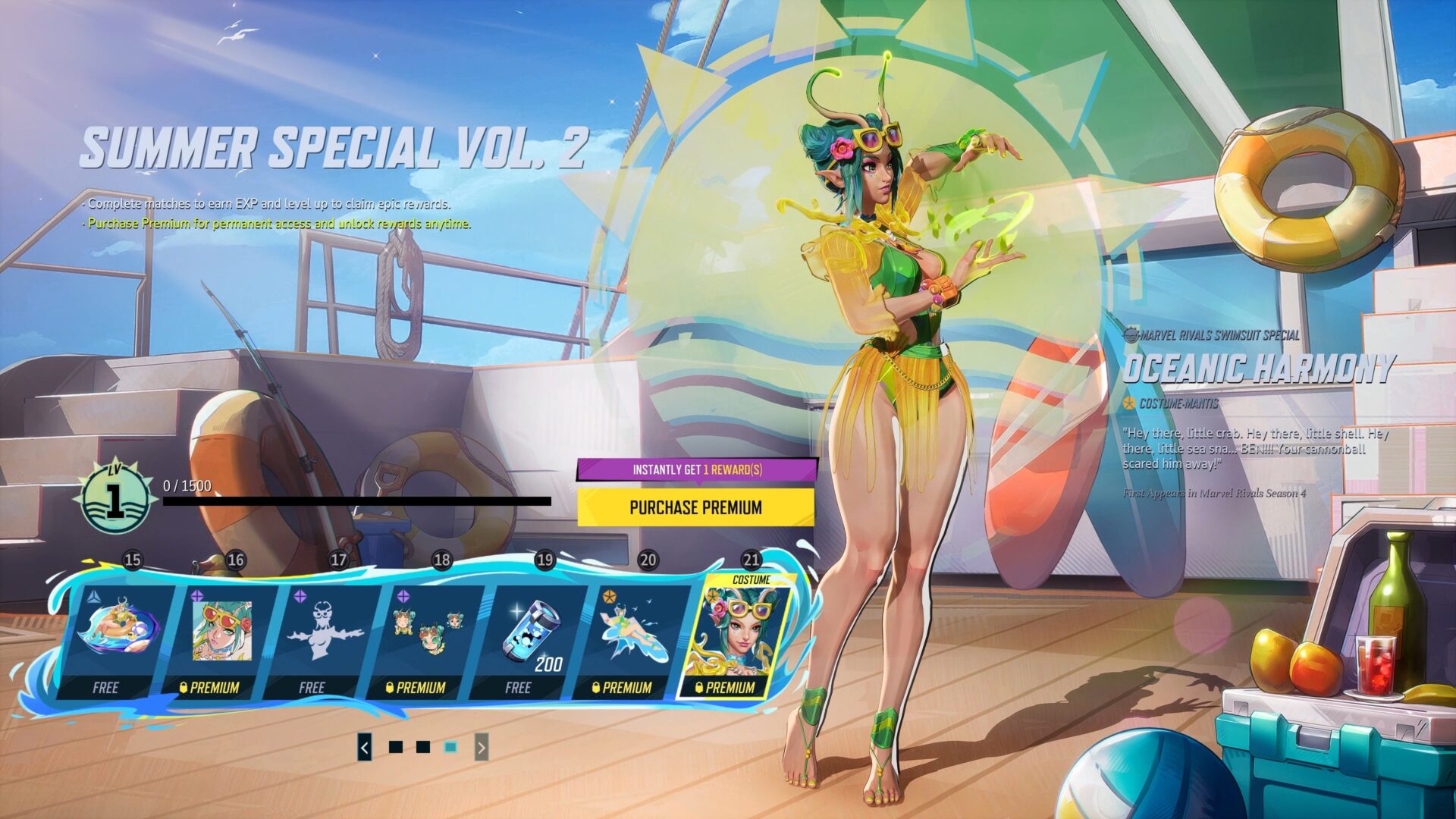Select the level 15 free float spray reward

click(118, 639)
